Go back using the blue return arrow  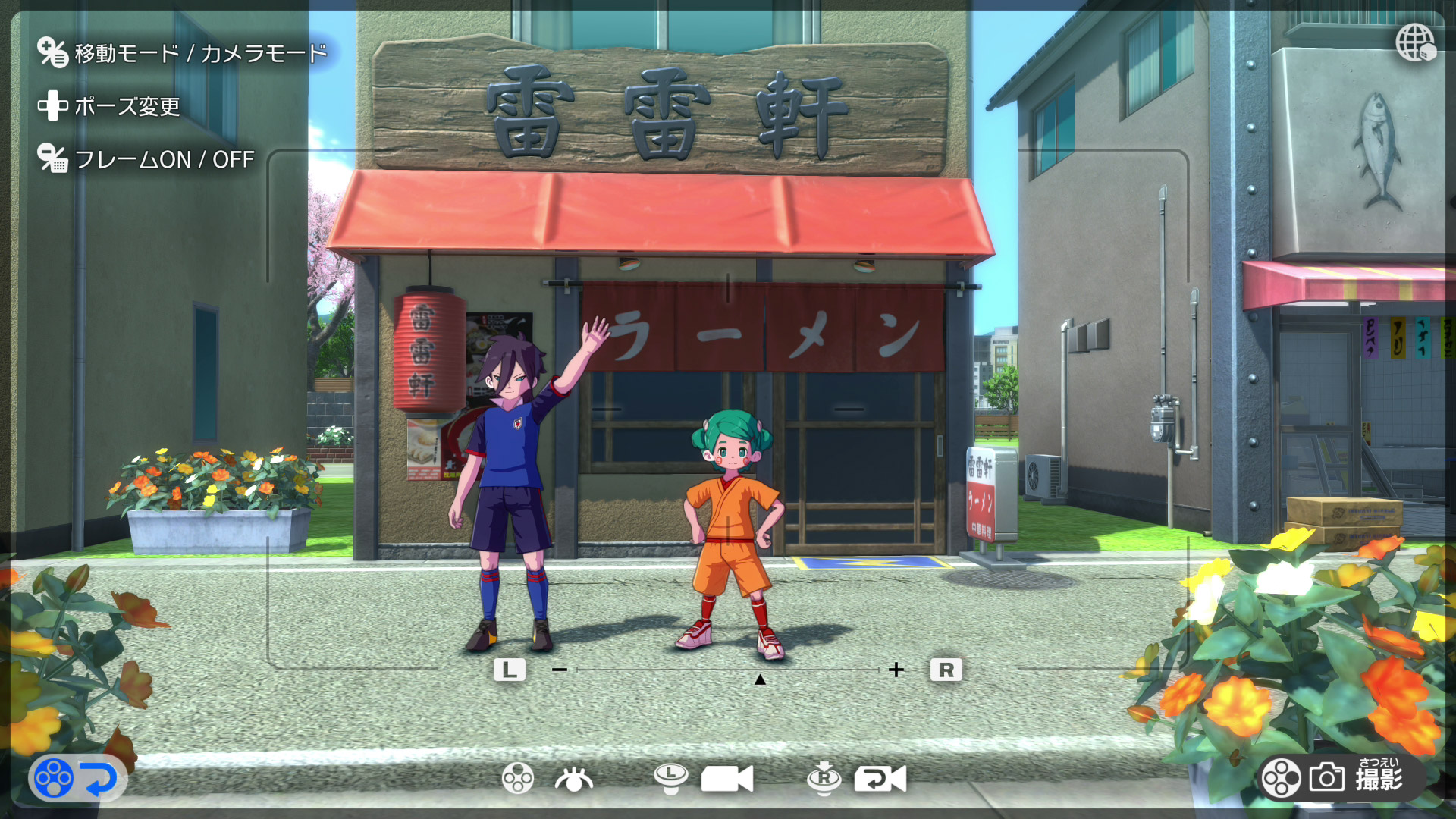99,779
